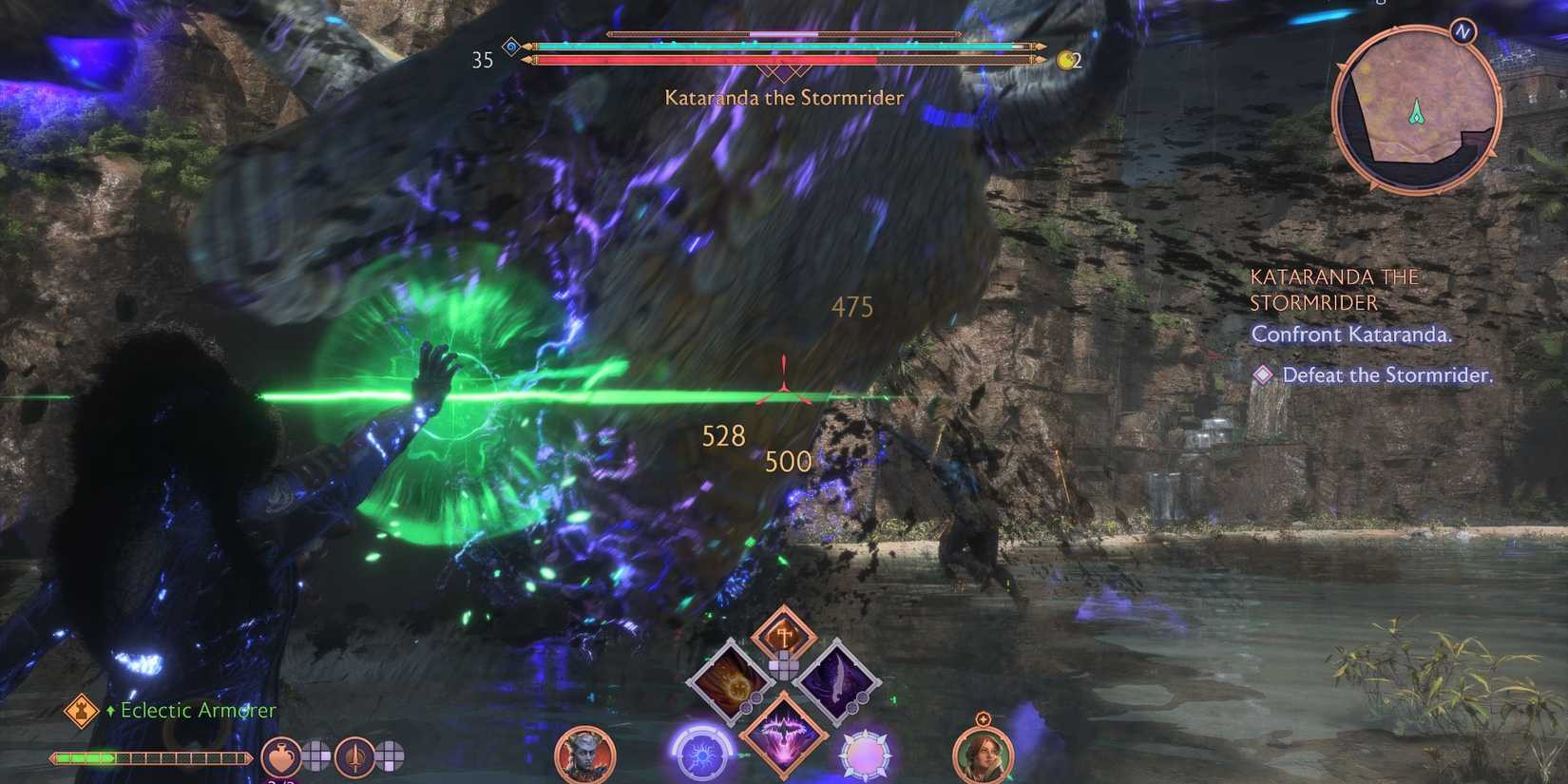Select the Defeat the Stormrider objective
The image size is (1568, 784).
1387,375
